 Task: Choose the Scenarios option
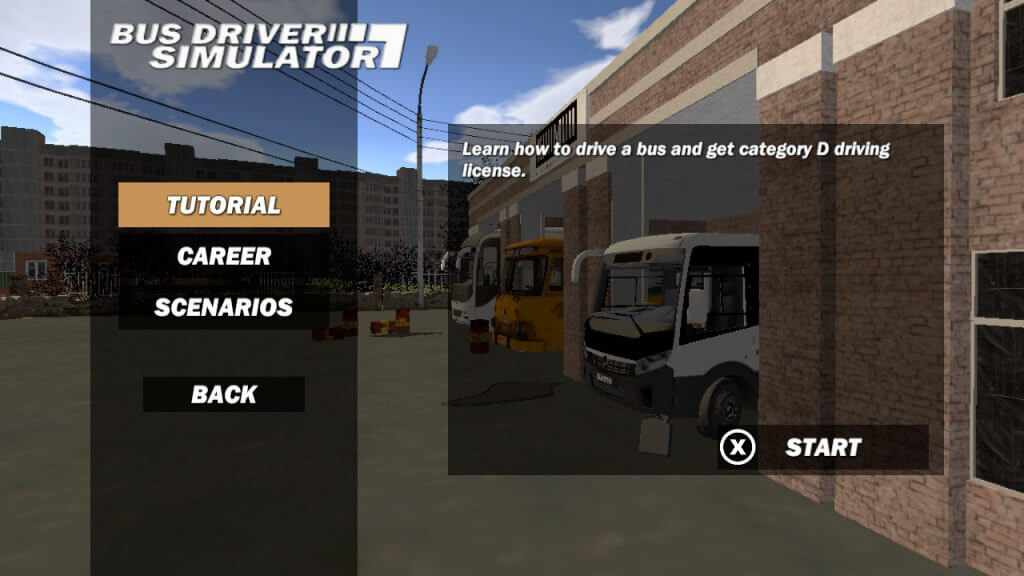223,307
